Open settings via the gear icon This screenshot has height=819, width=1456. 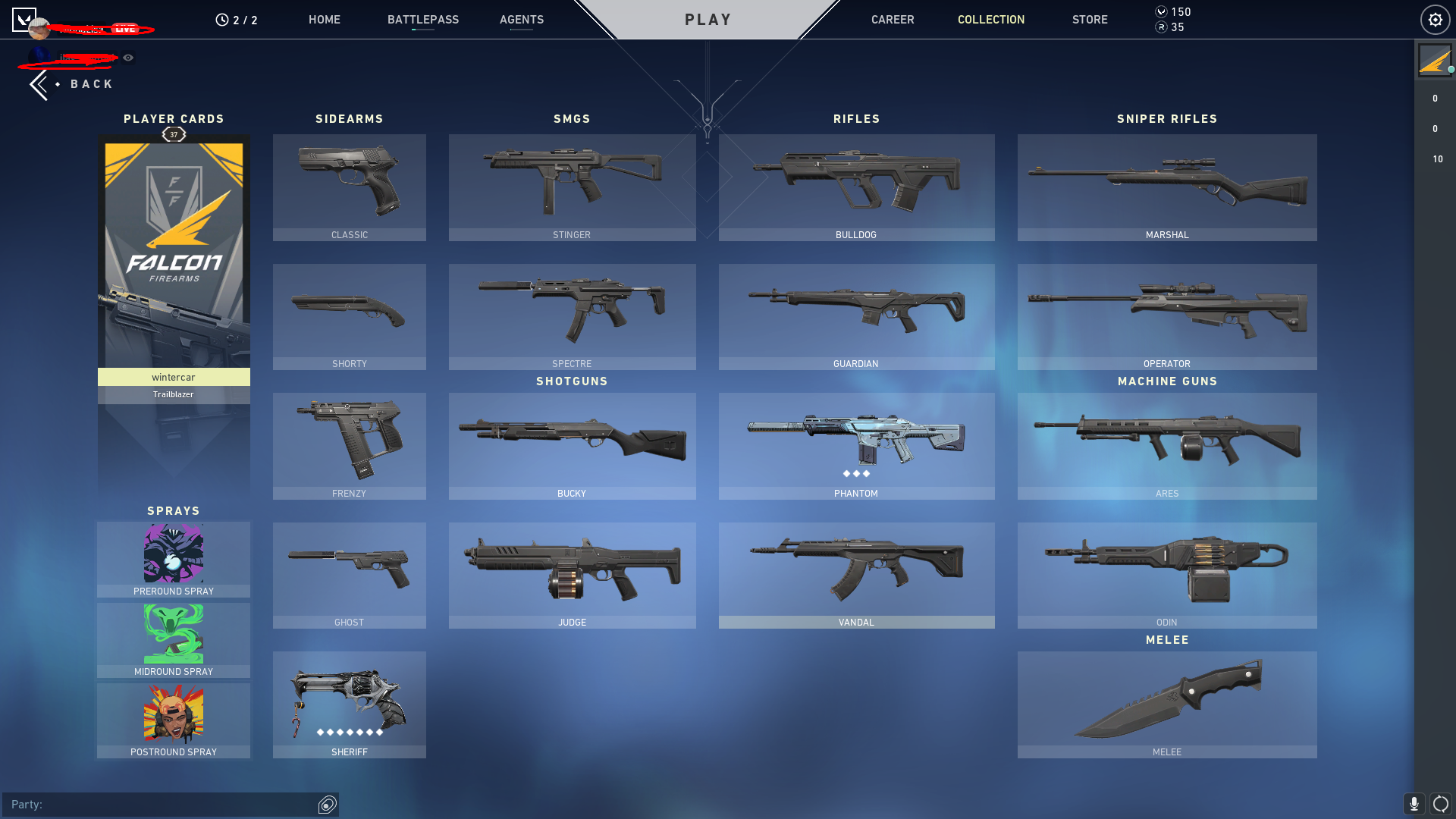point(1435,19)
